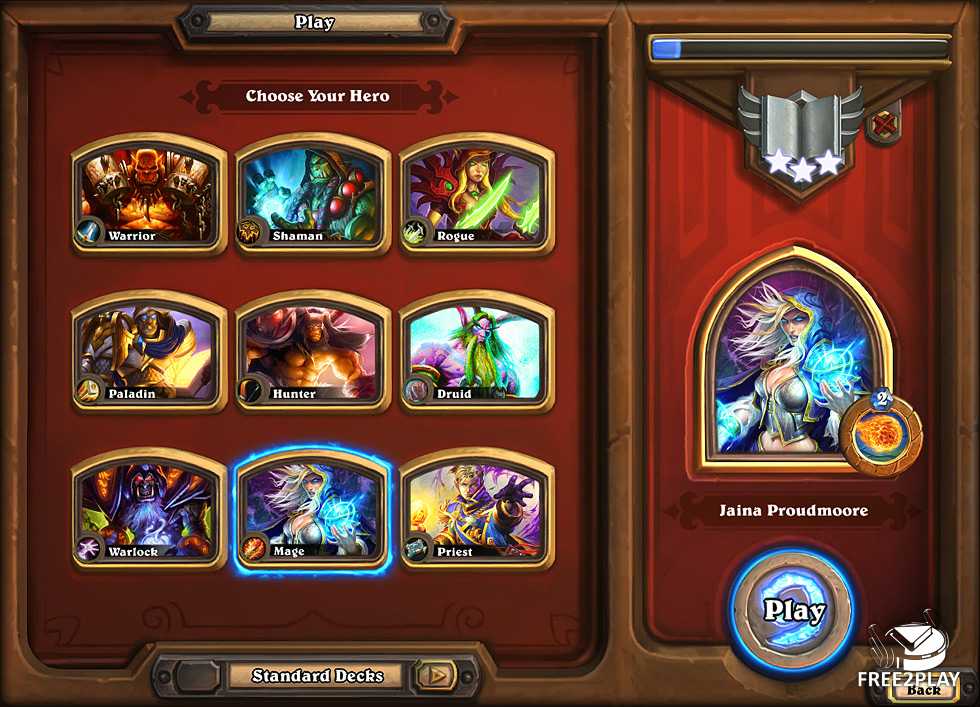The image size is (980, 707).
Task: Choose the Shaman hero portrait
Action: point(312,195)
